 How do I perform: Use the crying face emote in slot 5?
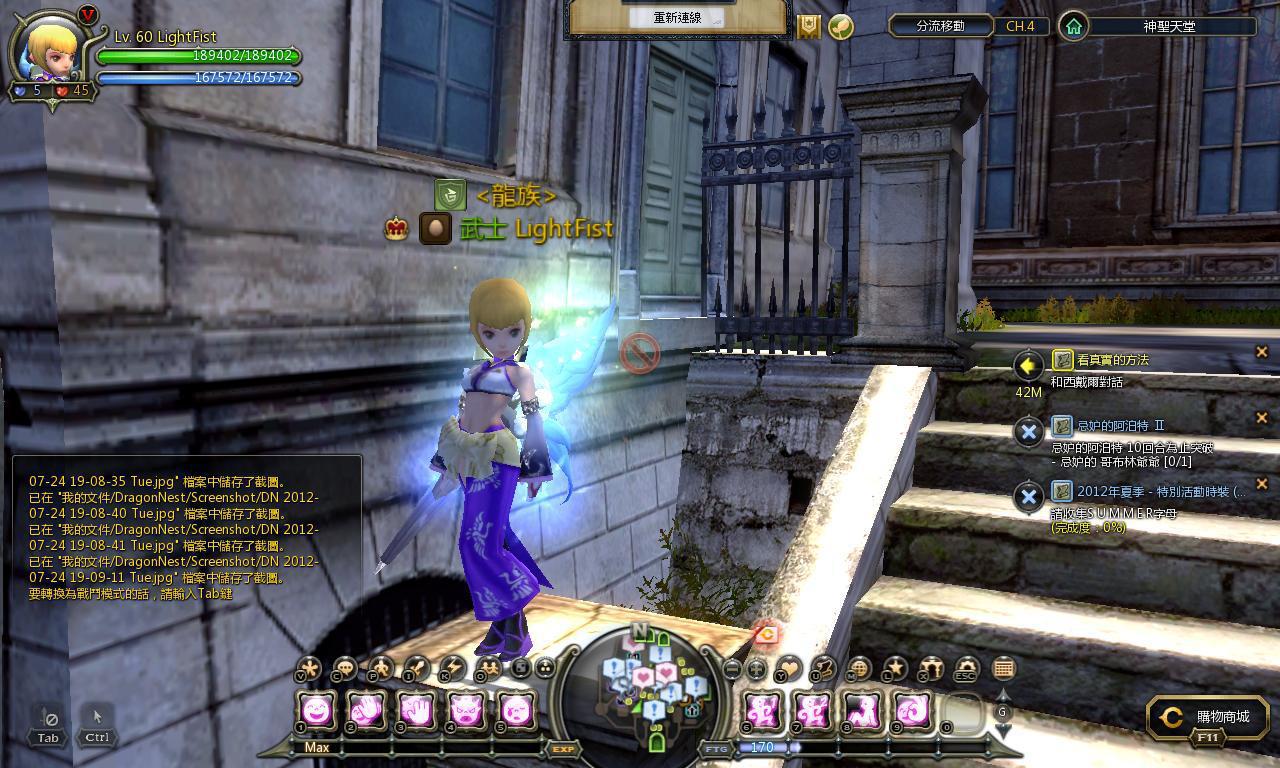516,712
